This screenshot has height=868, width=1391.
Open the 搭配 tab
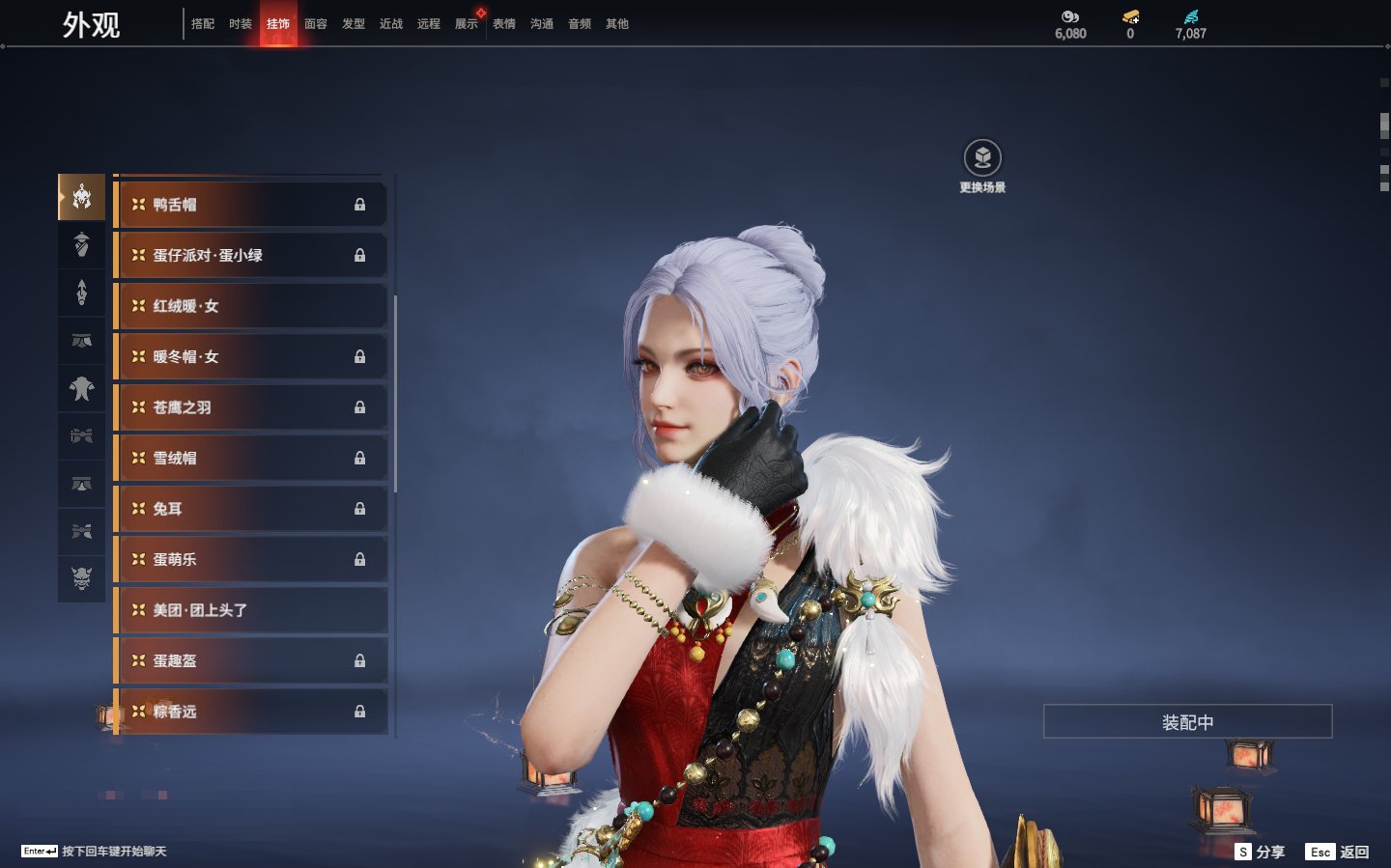pos(203,24)
